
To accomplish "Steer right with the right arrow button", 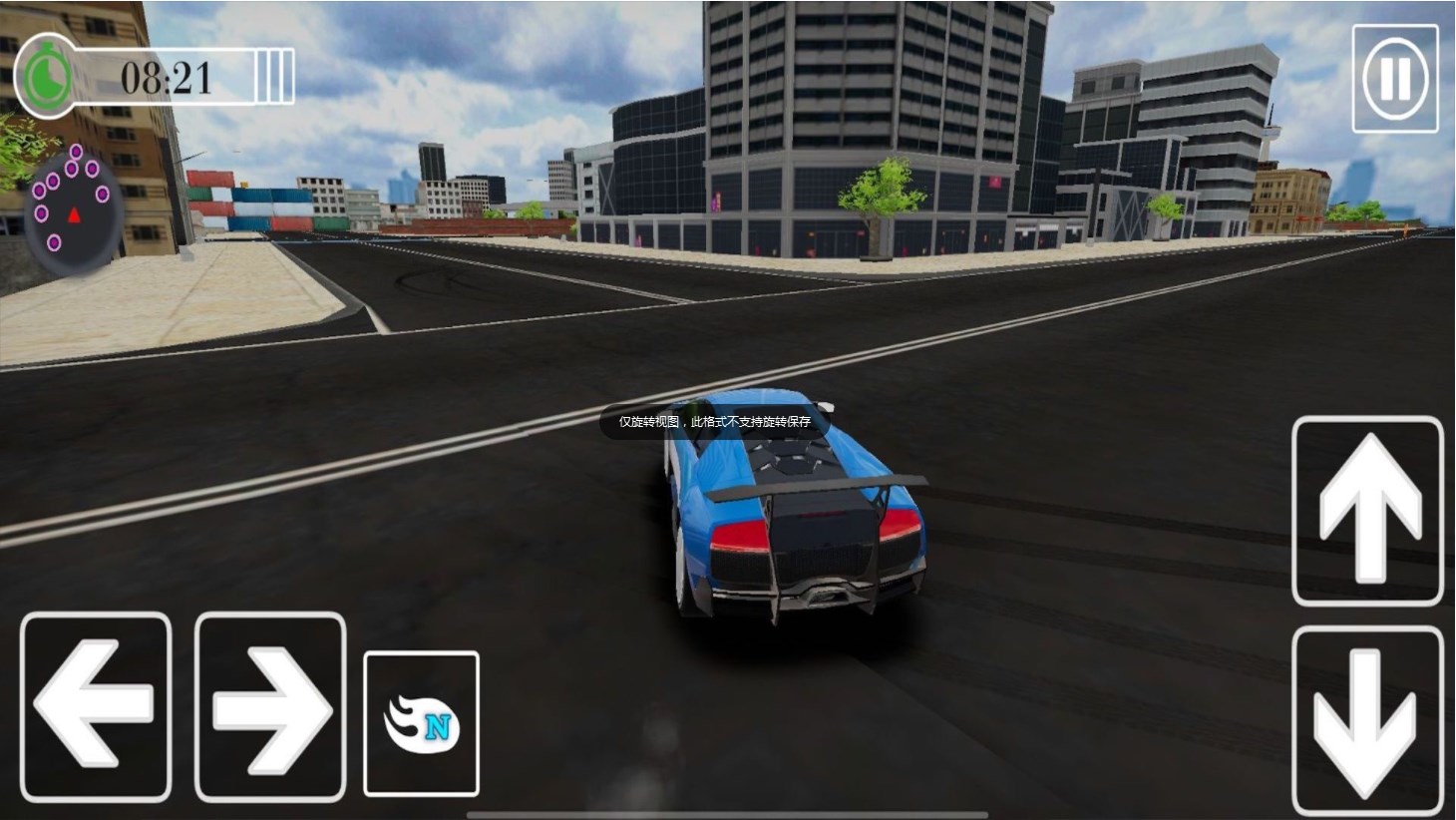I will (270, 706).
